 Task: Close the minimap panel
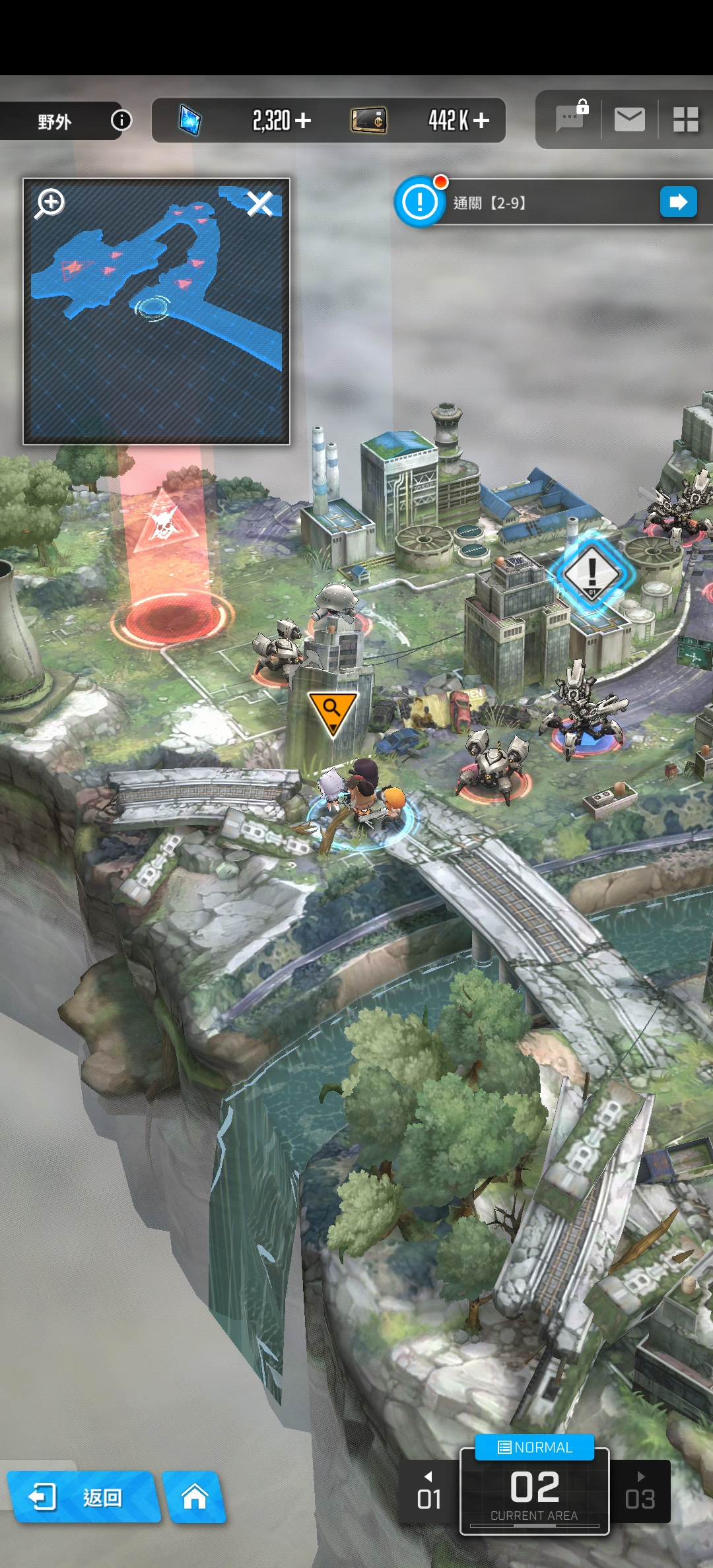click(x=259, y=204)
